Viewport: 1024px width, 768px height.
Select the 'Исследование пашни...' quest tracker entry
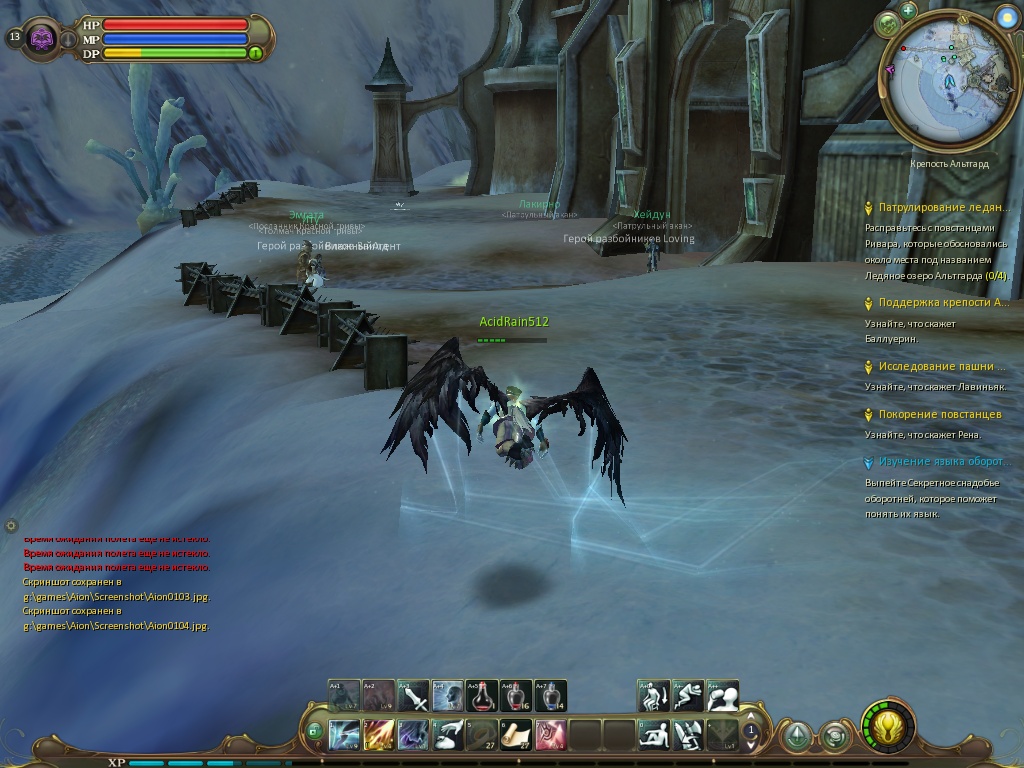941,367
